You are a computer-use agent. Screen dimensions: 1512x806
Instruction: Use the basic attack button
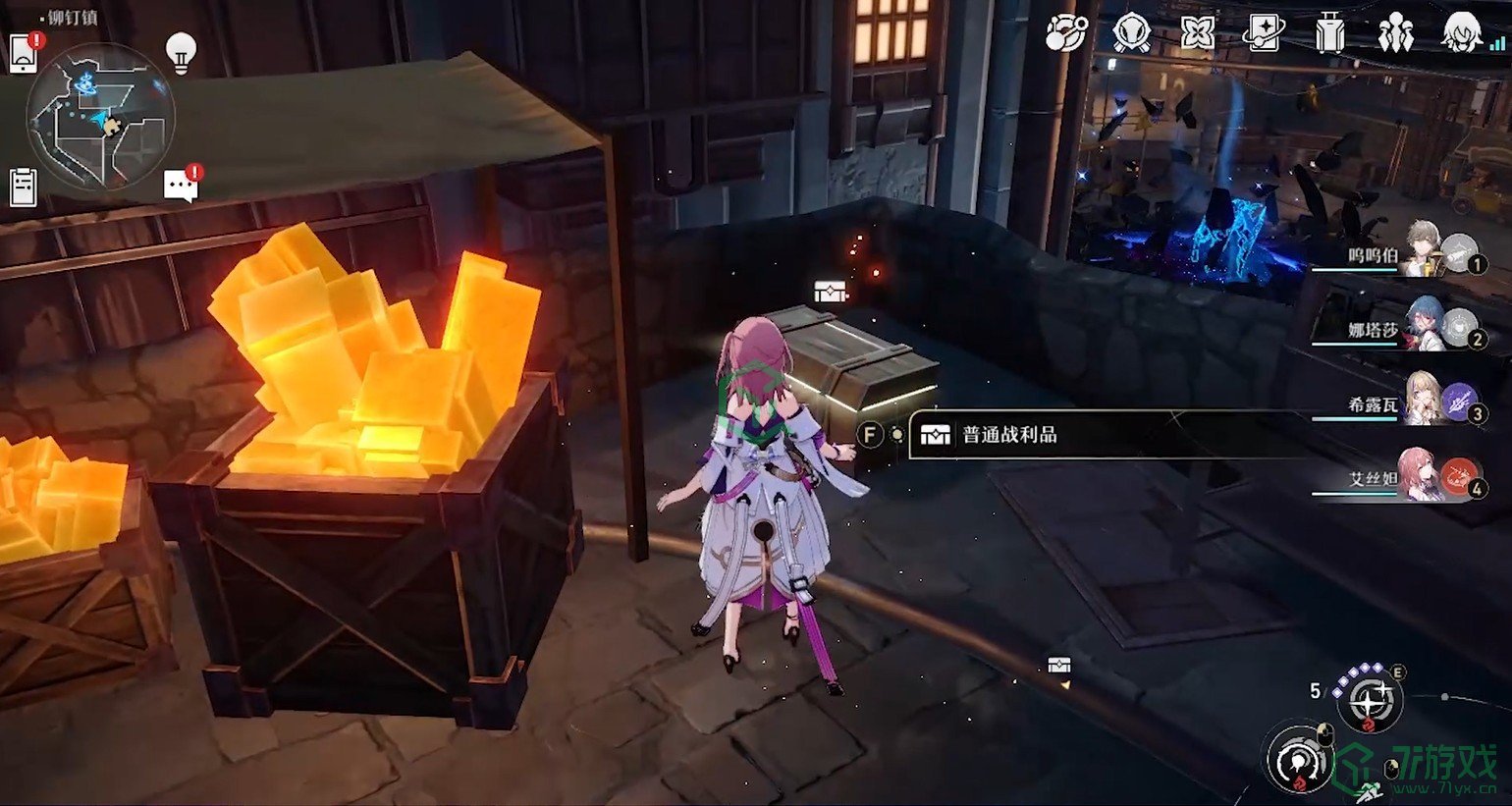click(1299, 759)
